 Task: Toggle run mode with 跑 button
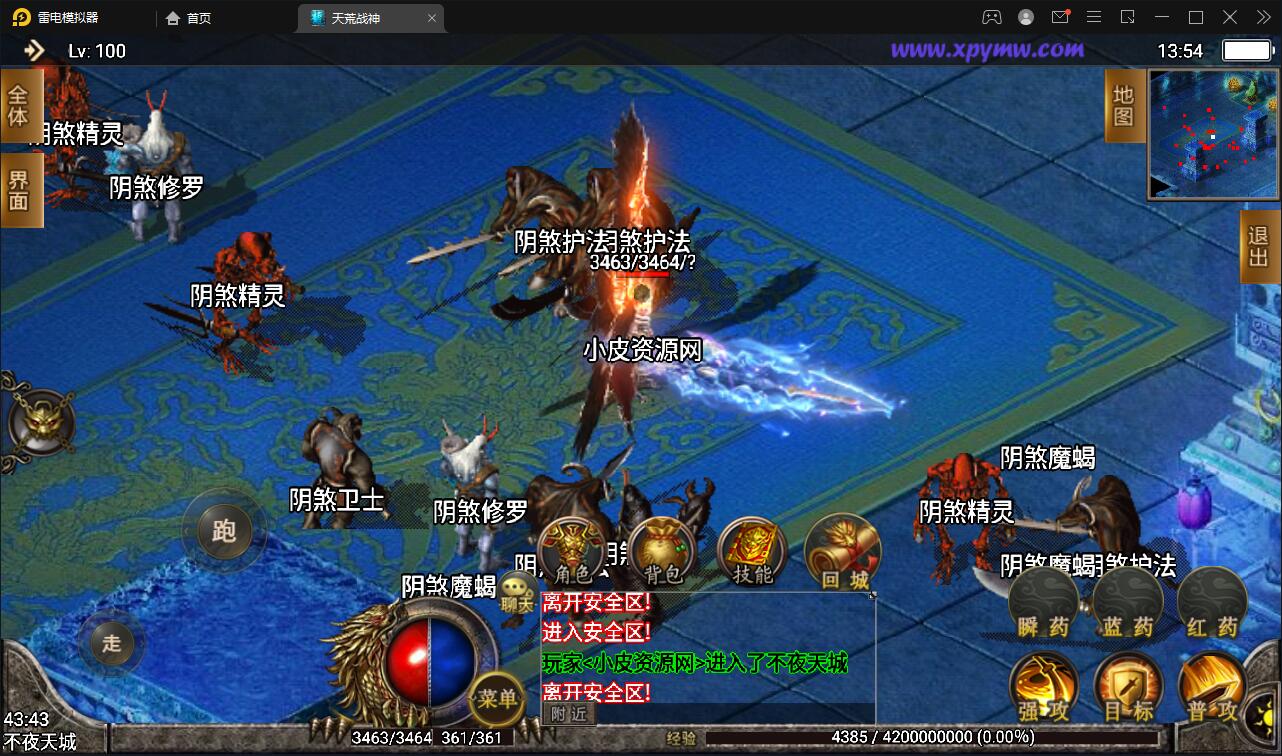[224, 531]
